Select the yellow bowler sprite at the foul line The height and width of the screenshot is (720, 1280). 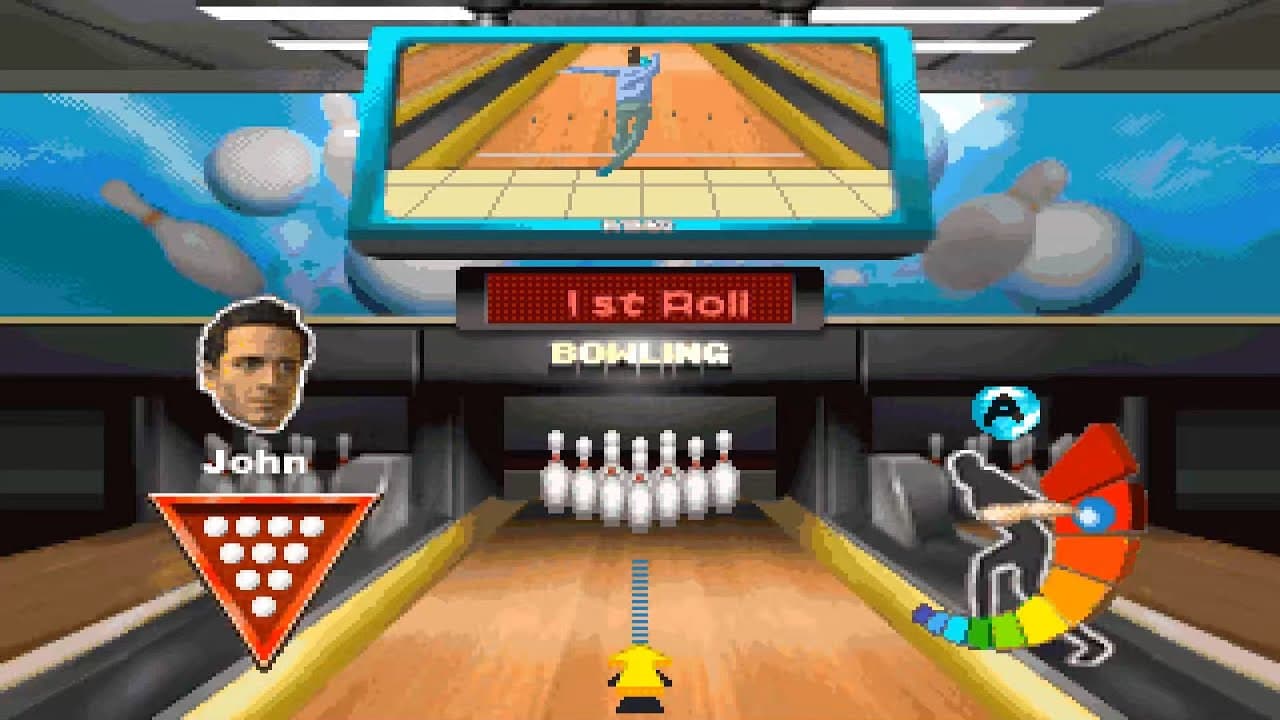[x=638, y=678]
